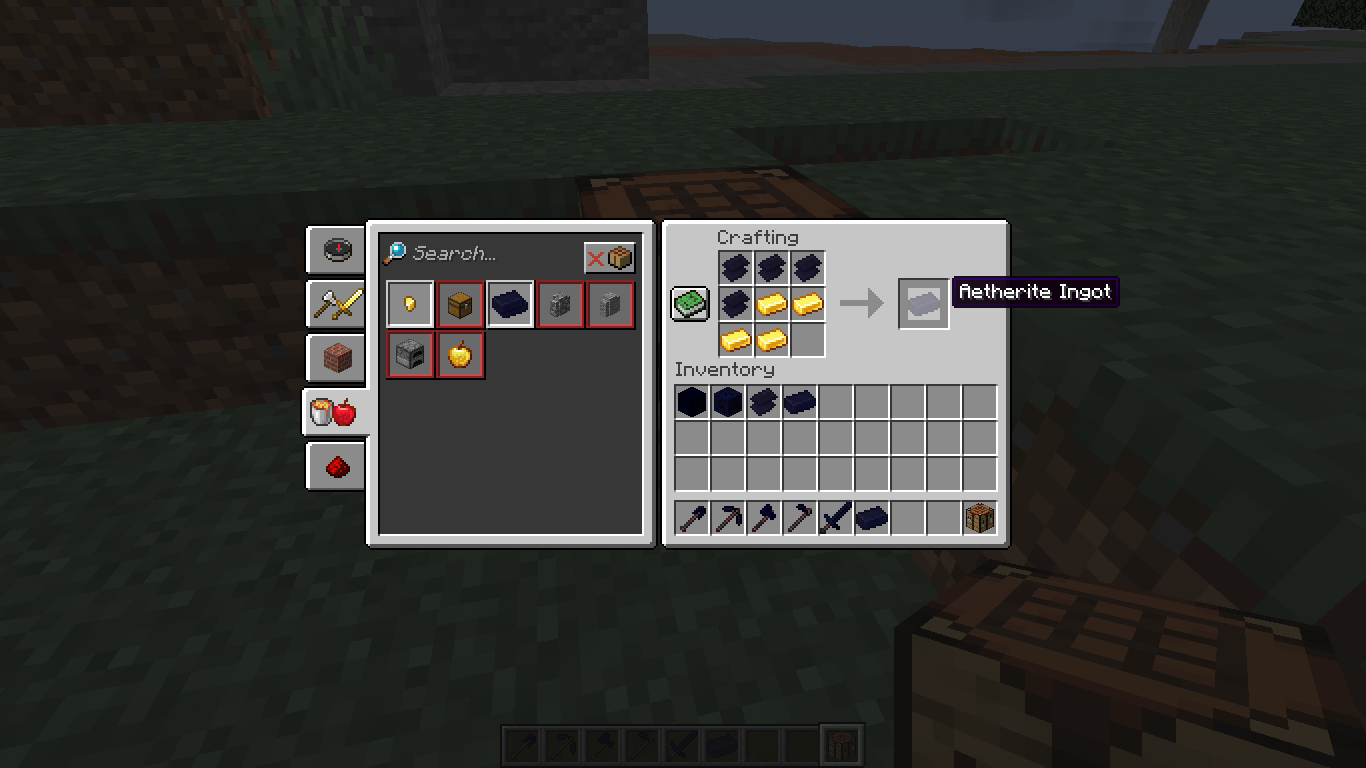Screen dimensions: 1366x768
Task: Select the shovel in the inventory
Action: point(690,517)
